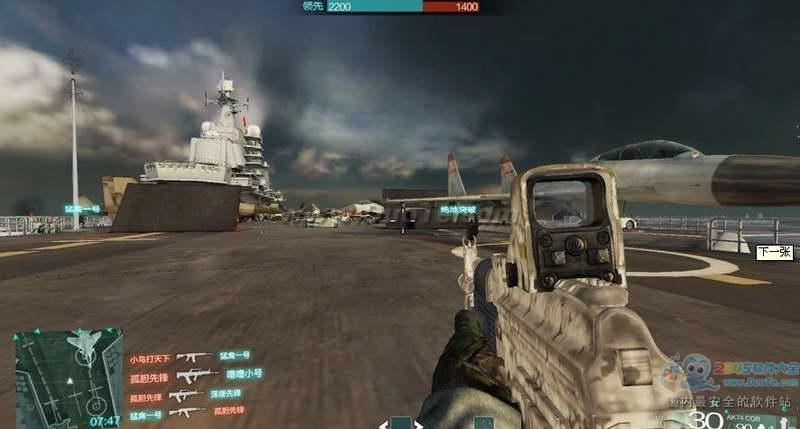Open the carrier deck minimap
This screenshot has height=429, width=800.
[x=67, y=374]
